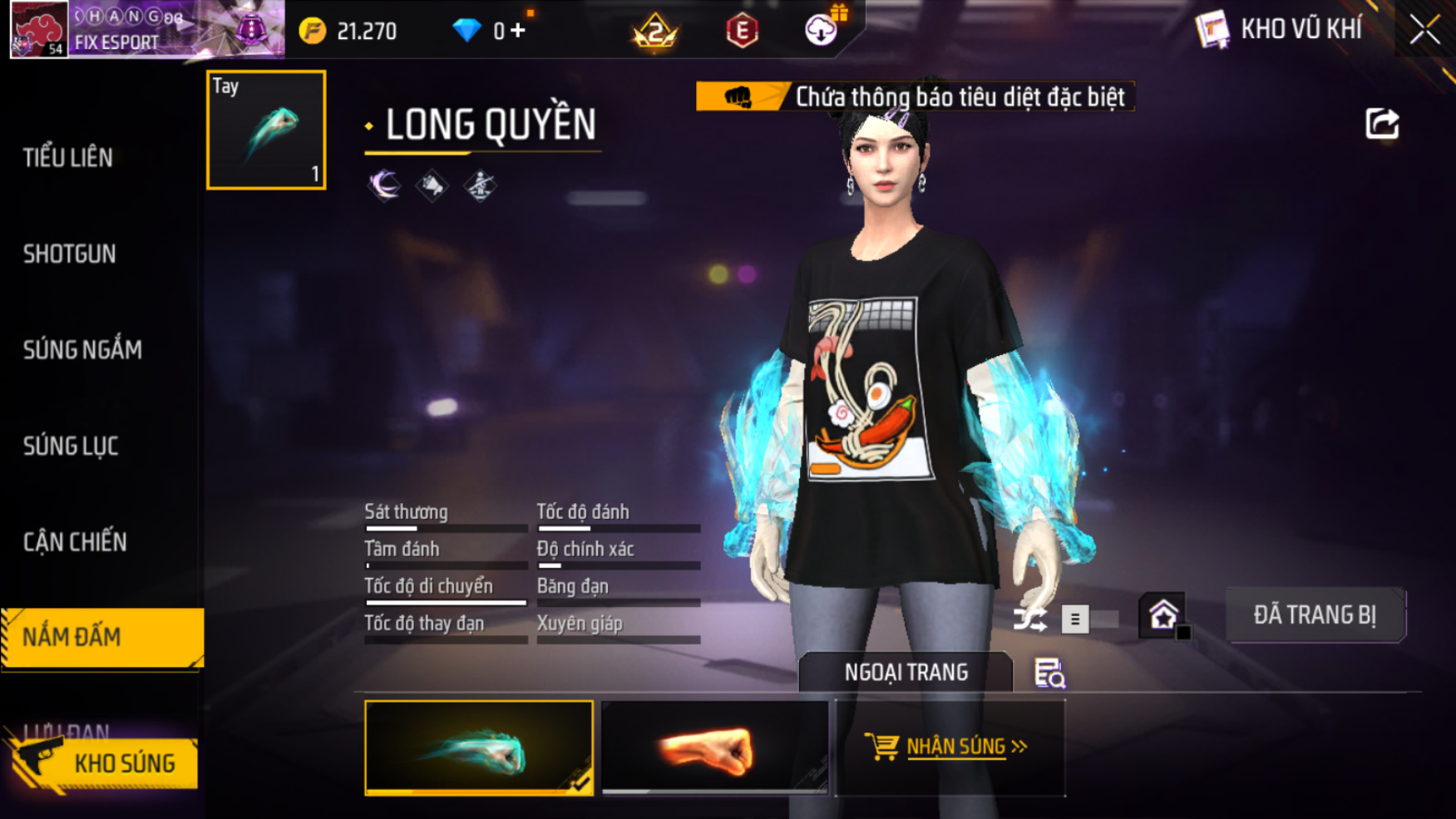The width and height of the screenshot is (1456, 819).
Task: Share the weapon using the share icon
Action: coord(1382,124)
